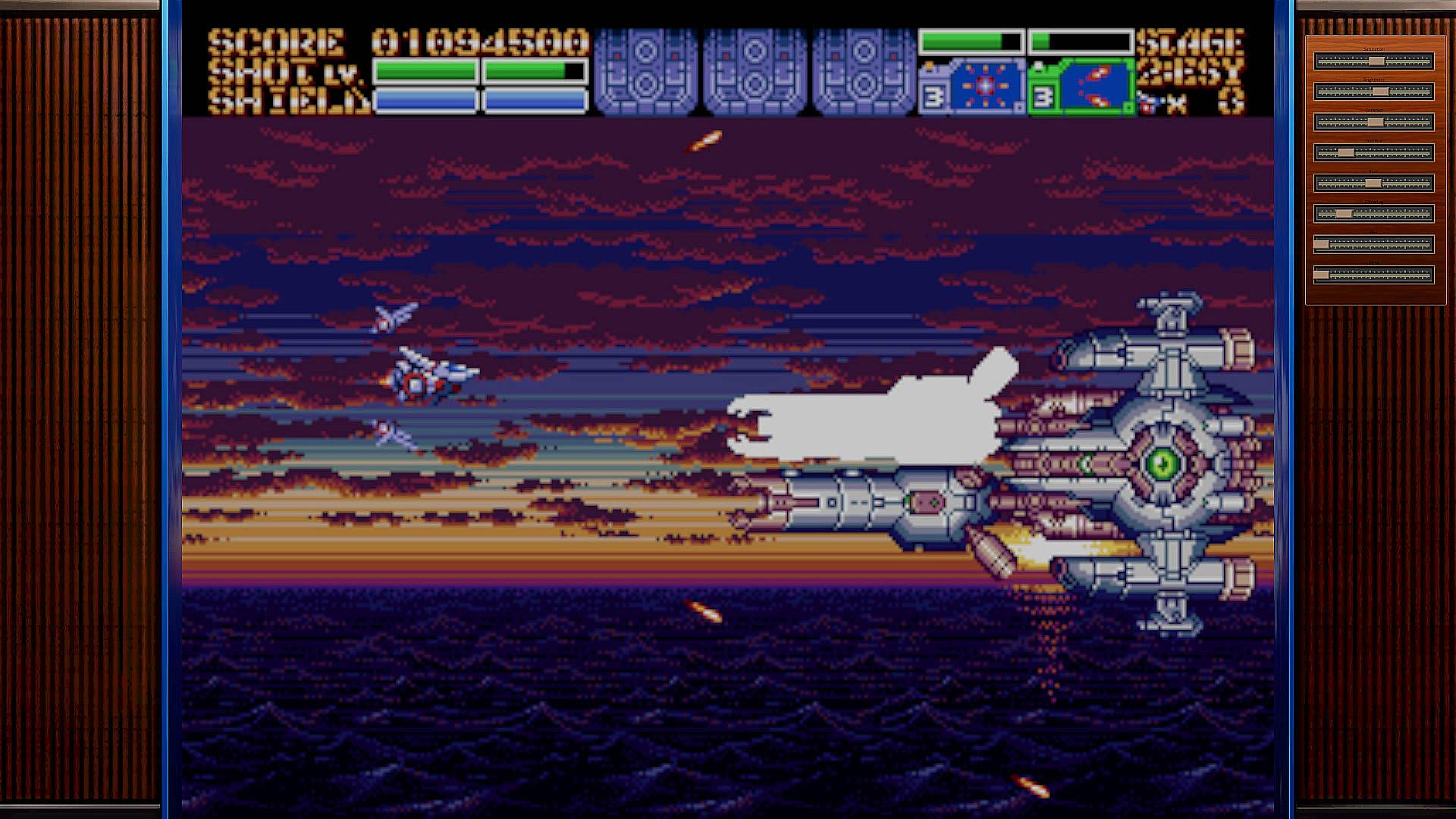Viewport: 1456px width, 819px height.
Task: Adjust the Saturation slider
Action: [1377, 61]
